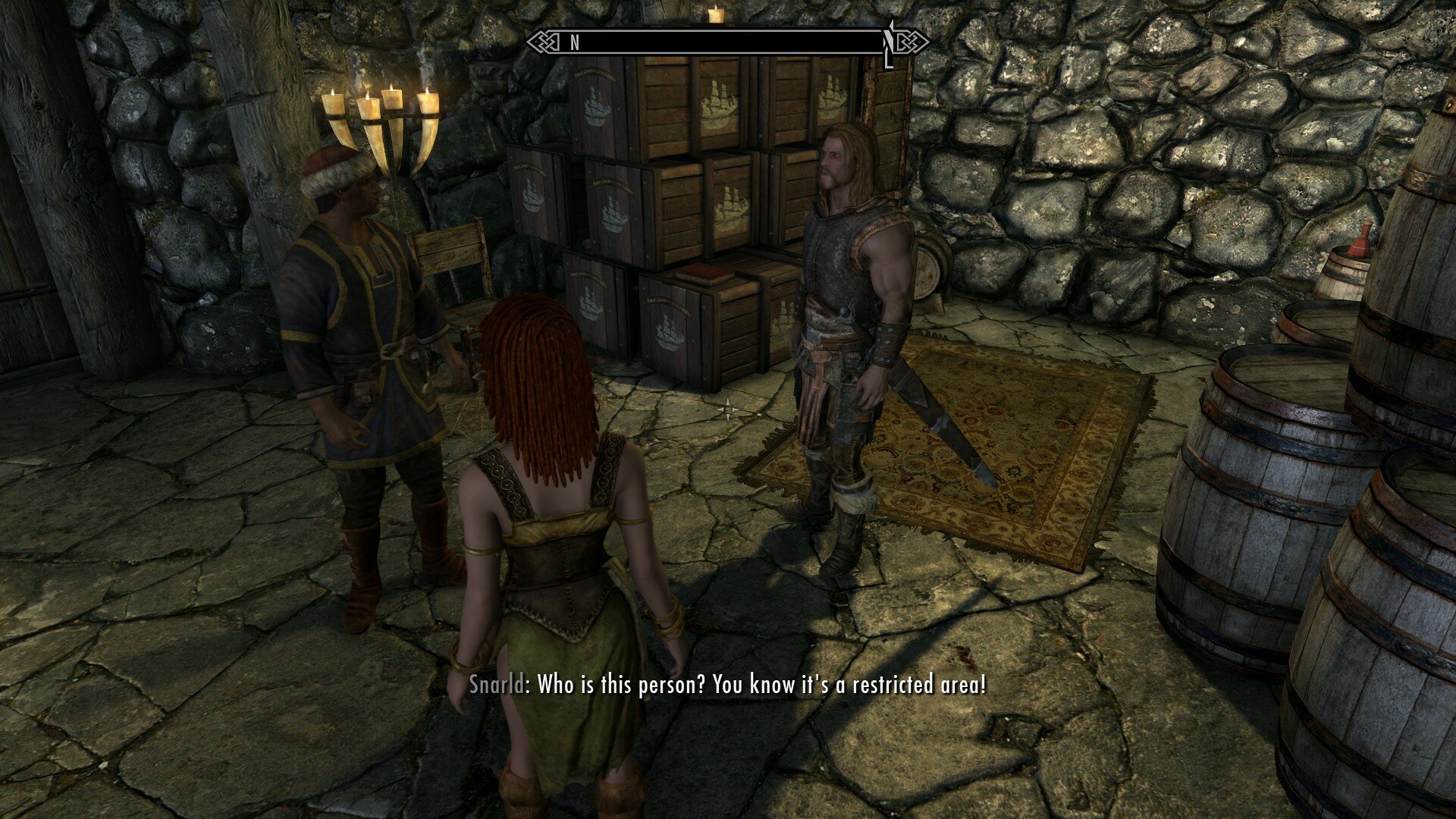Click the candle sconce on the left wall
This screenshot has height=819, width=1456.
coord(379,121)
